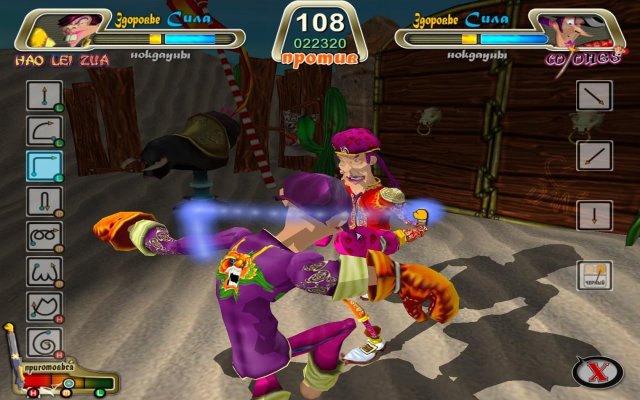Screen dimensions: 640x400
Task: Select opponent's downward arrow move icon
Action: pos(593,215)
